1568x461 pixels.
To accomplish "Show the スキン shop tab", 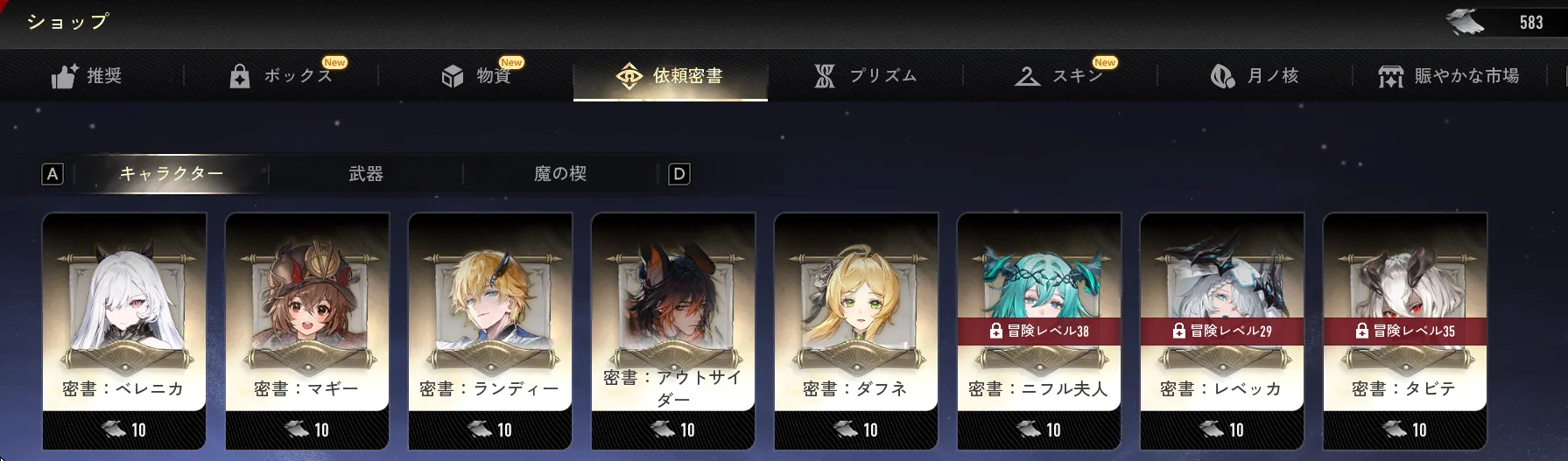I will [1060, 76].
